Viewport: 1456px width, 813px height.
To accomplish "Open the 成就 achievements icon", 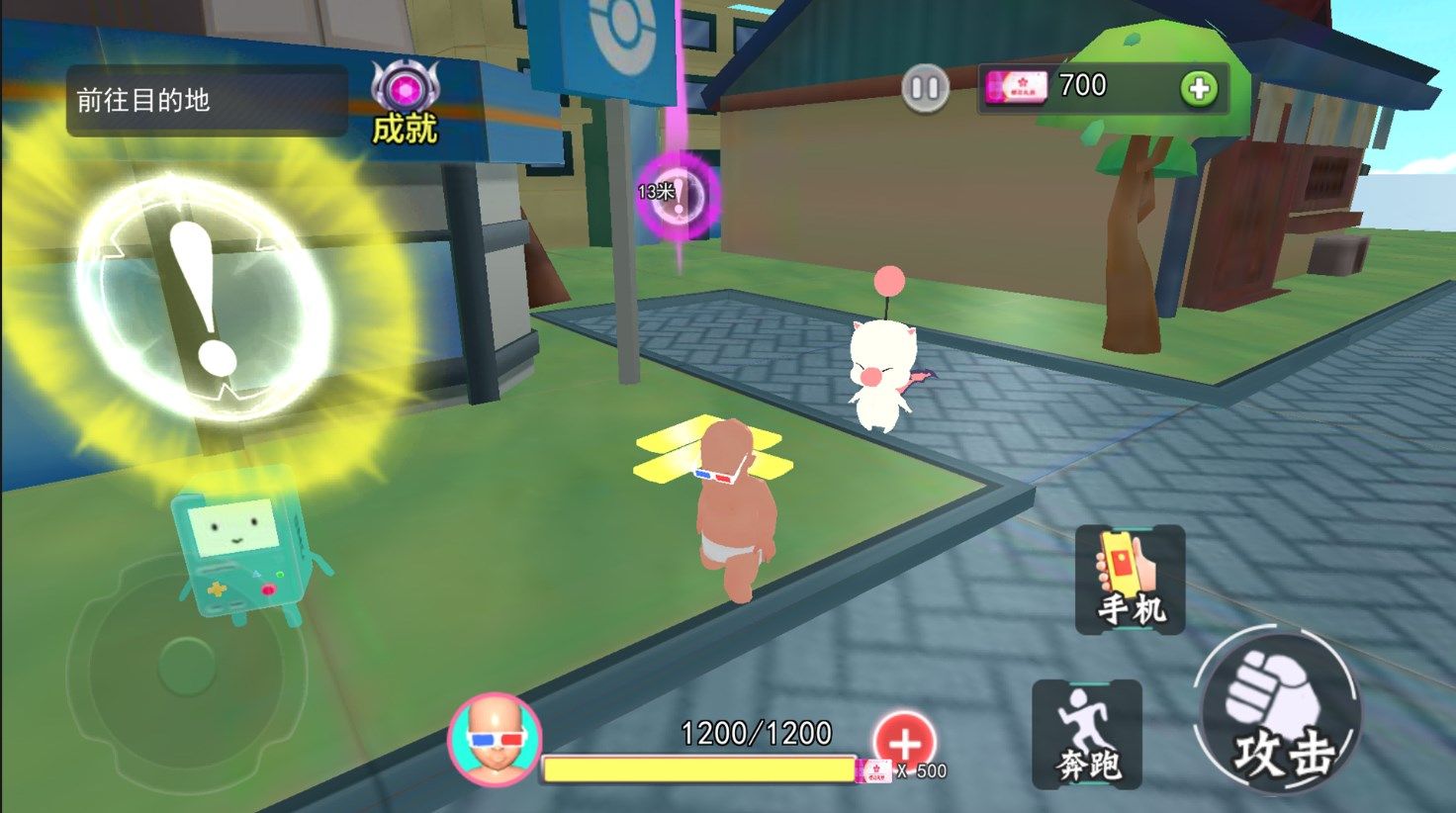I will [x=405, y=102].
